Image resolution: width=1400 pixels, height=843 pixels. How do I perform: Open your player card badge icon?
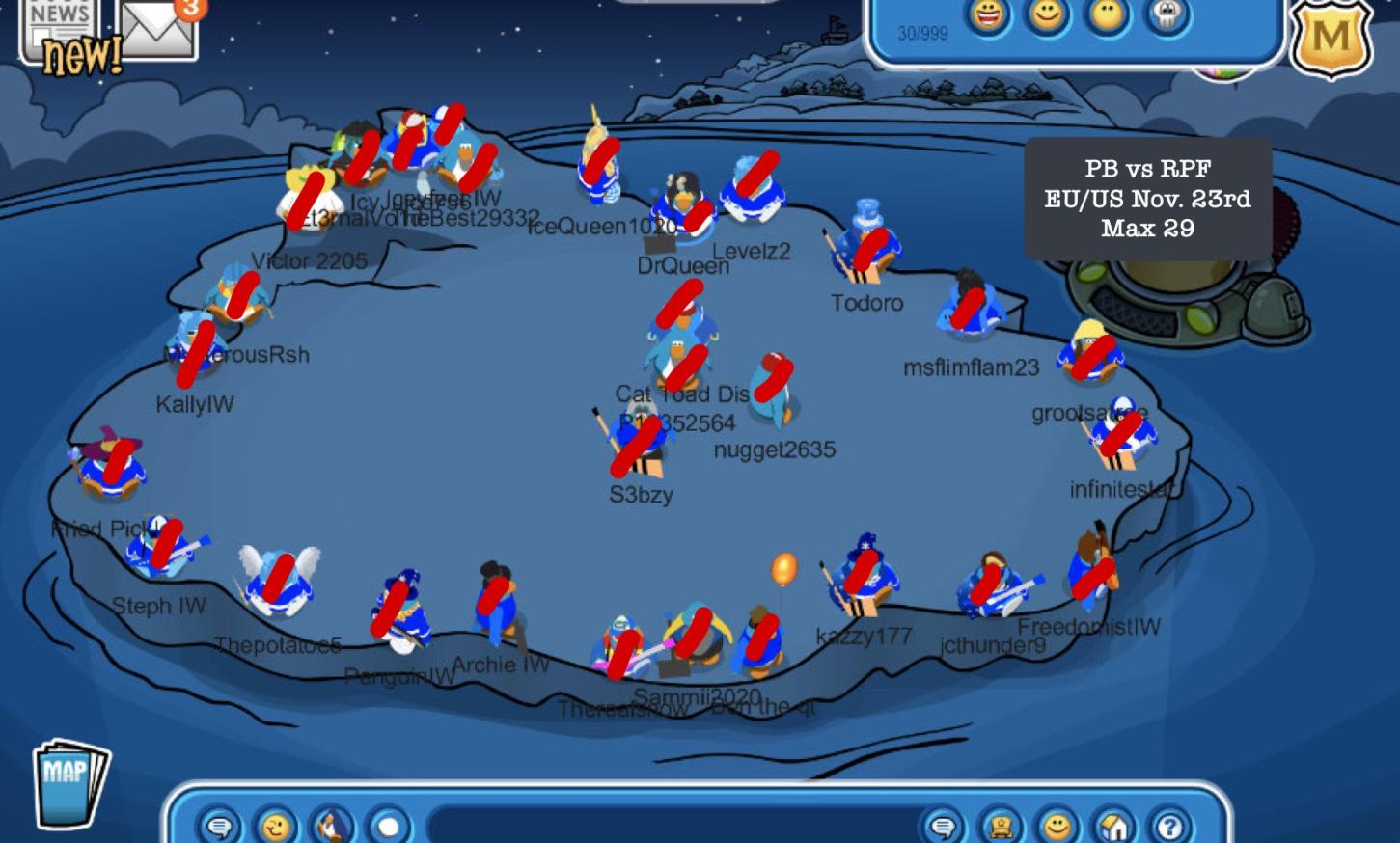(x=1000, y=826)
